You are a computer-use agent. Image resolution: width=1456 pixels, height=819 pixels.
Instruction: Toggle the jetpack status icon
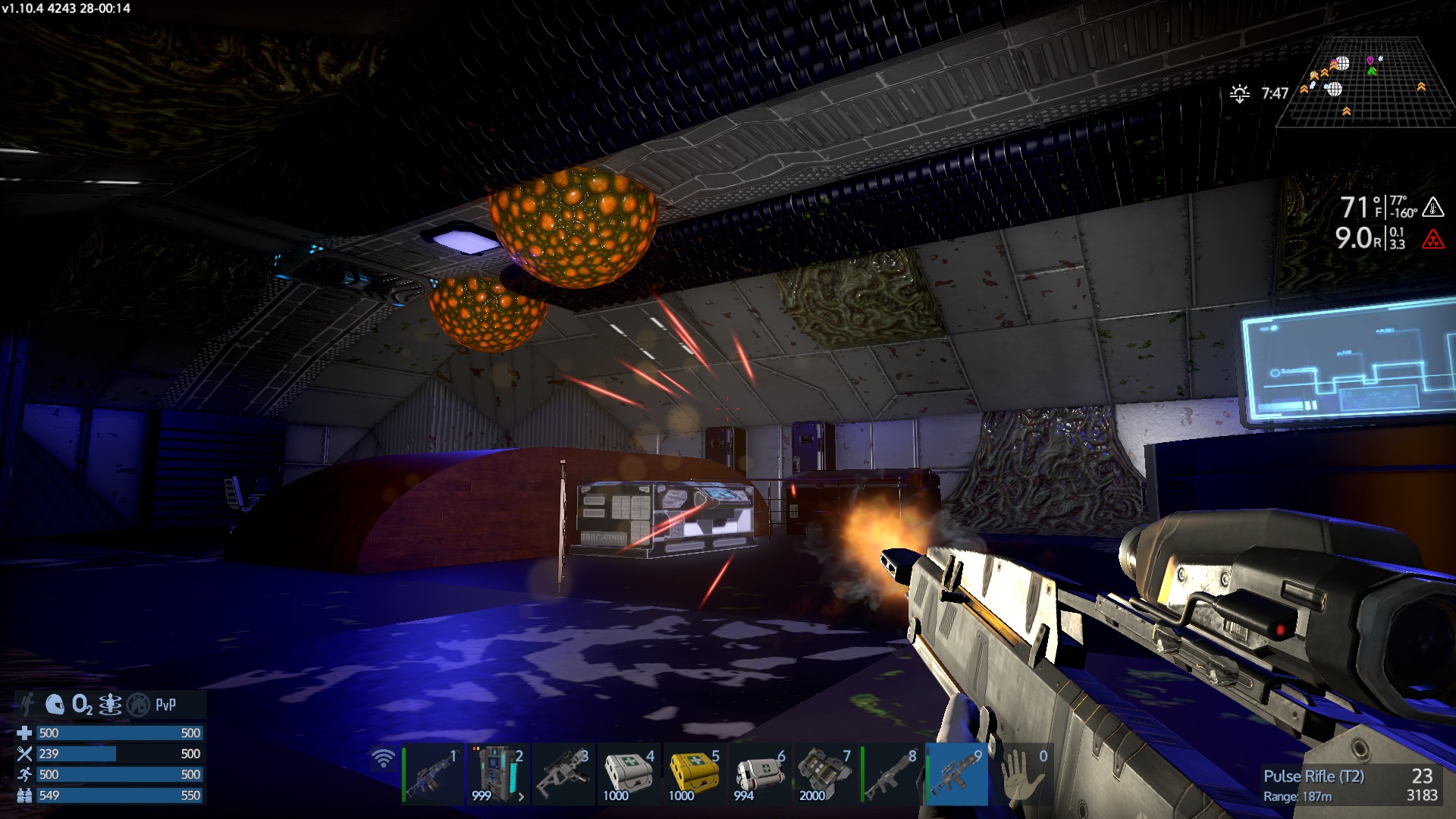(28, 704)
